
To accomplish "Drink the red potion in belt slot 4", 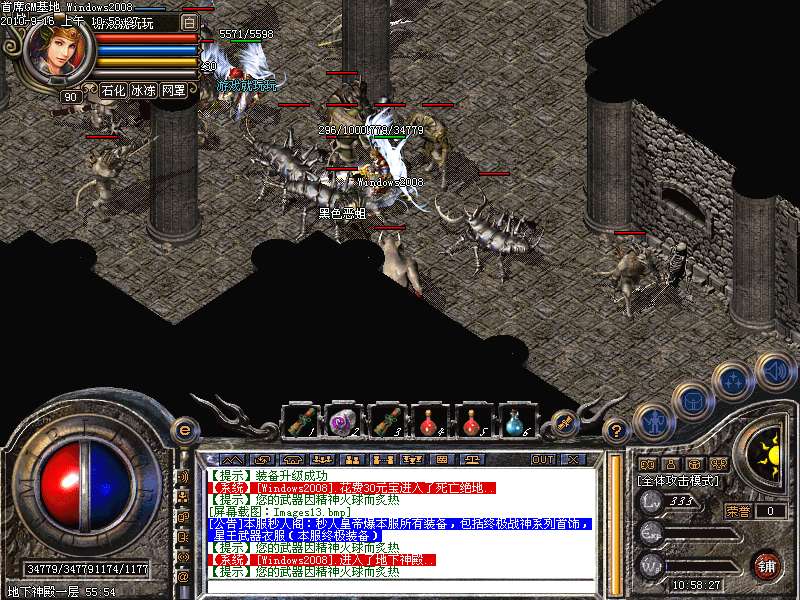I will [x=429, y=421].
